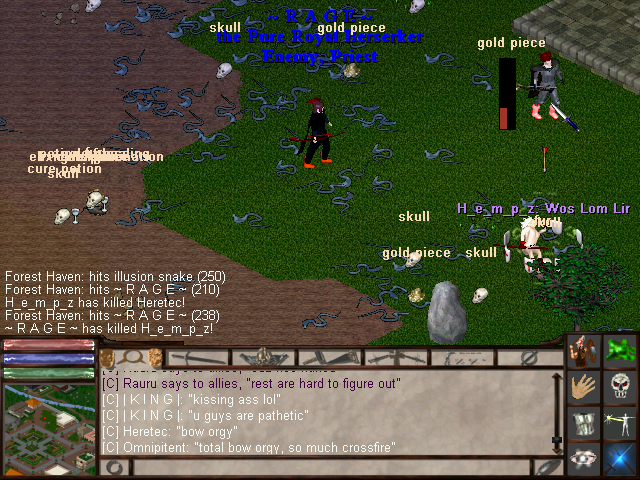Click the circular arrow button left of chat input

[113, 467]
